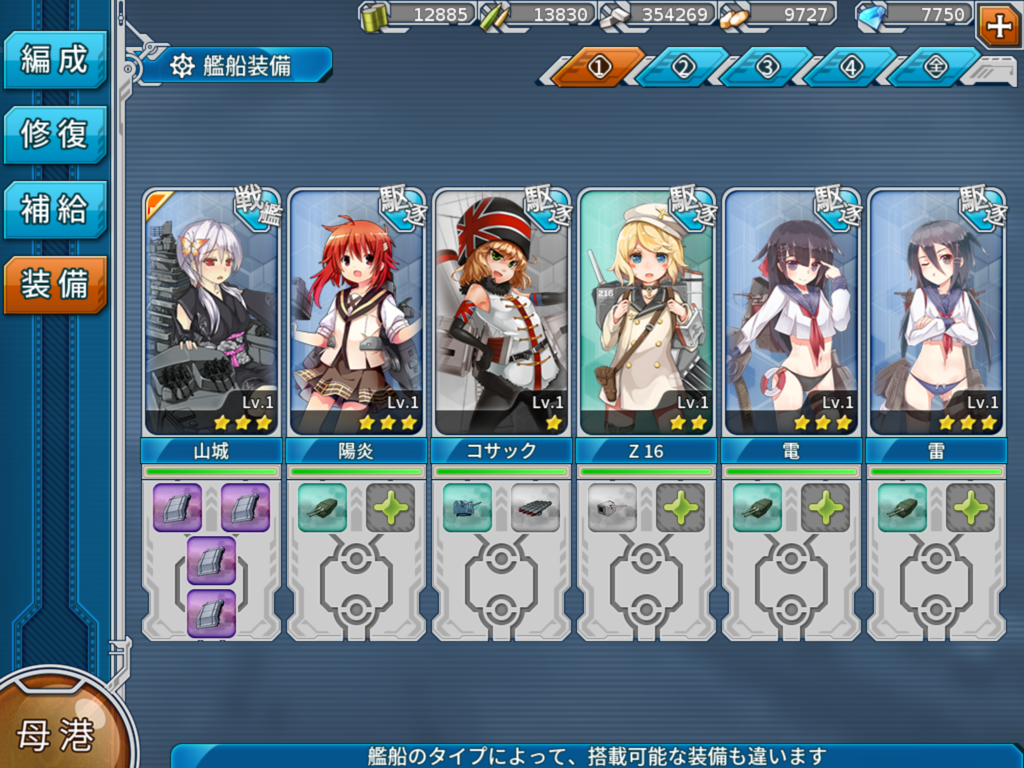Select the 電 ship card
Screen dimensions: 1024x768
[x=791, y=311]
